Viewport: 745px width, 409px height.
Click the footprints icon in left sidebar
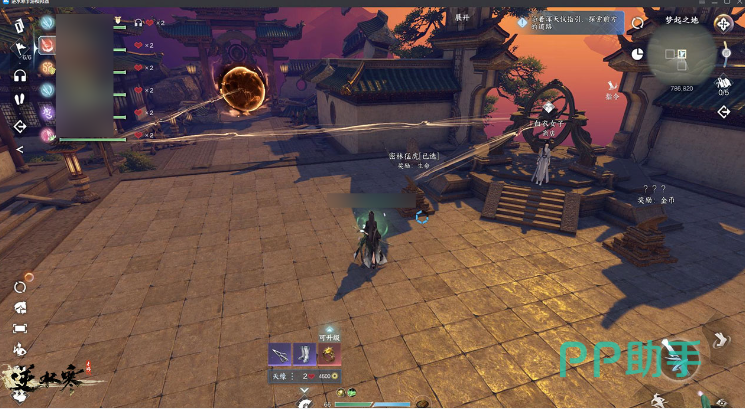[20, 100]
